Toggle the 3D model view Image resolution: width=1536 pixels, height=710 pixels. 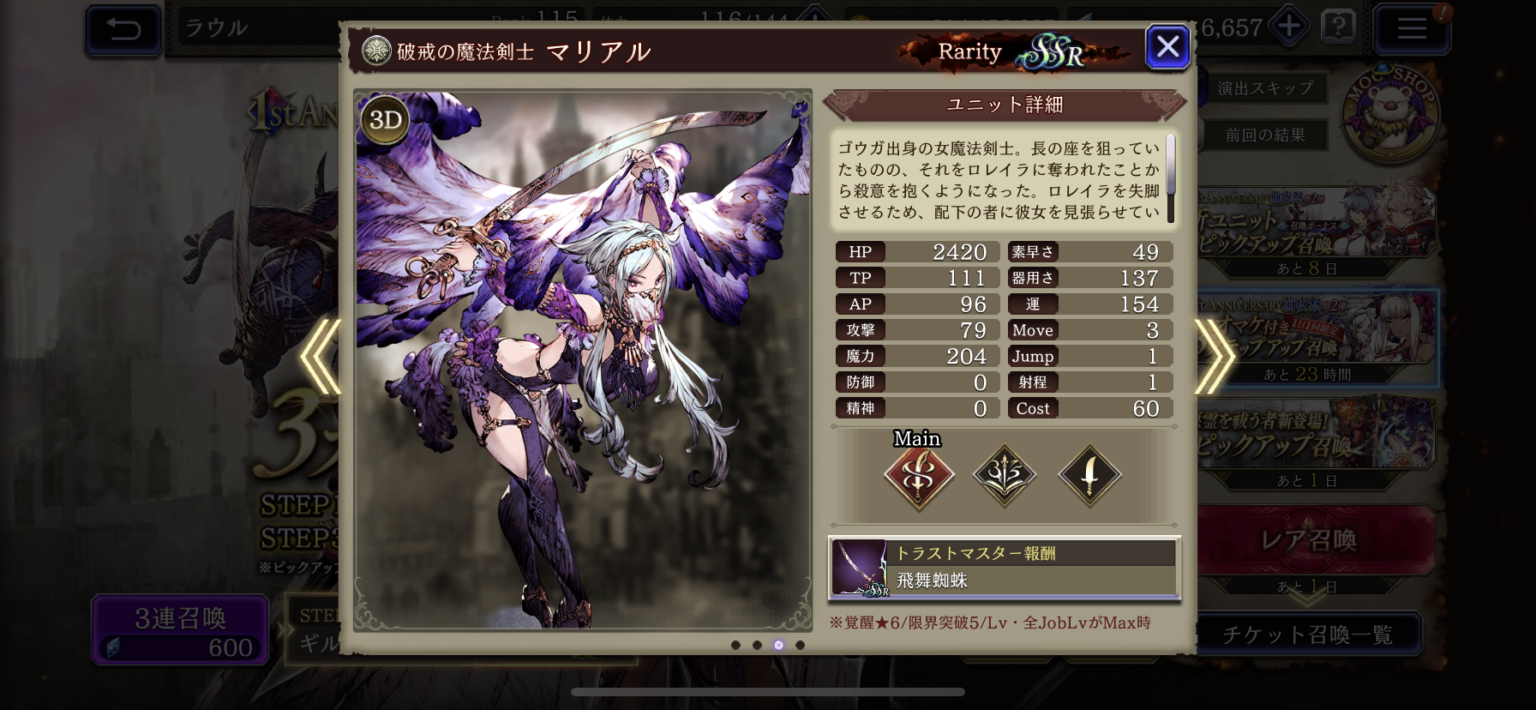pos(385,121)
